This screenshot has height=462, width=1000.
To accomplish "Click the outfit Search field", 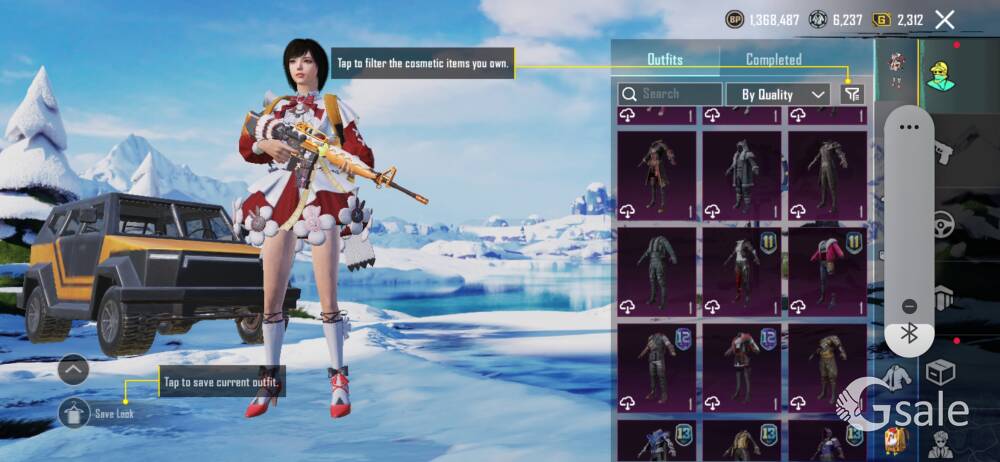I will (670, 94).
